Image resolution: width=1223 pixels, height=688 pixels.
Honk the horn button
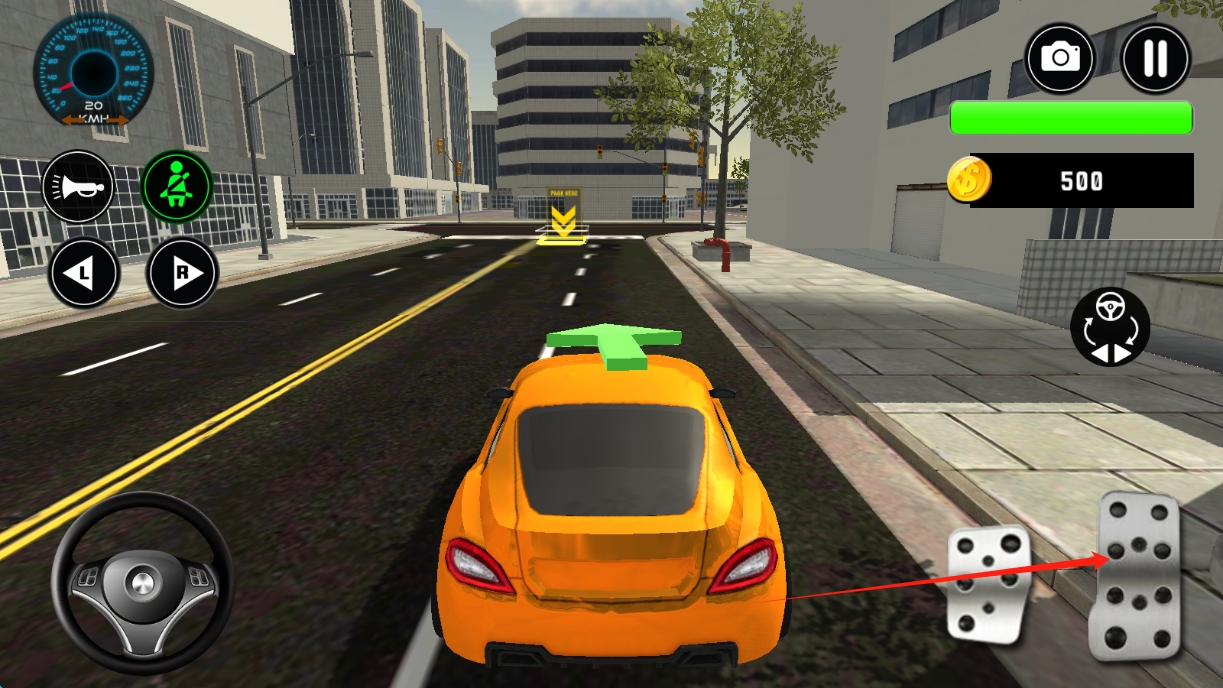pyautogui.click(x=78, y=187)
